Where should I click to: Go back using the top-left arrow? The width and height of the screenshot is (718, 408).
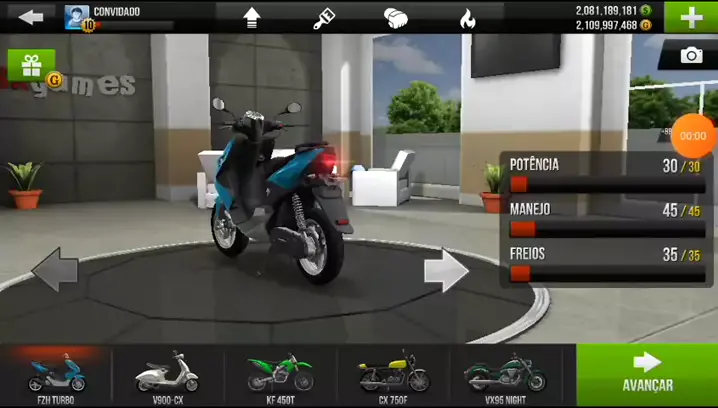pos(31,16)
